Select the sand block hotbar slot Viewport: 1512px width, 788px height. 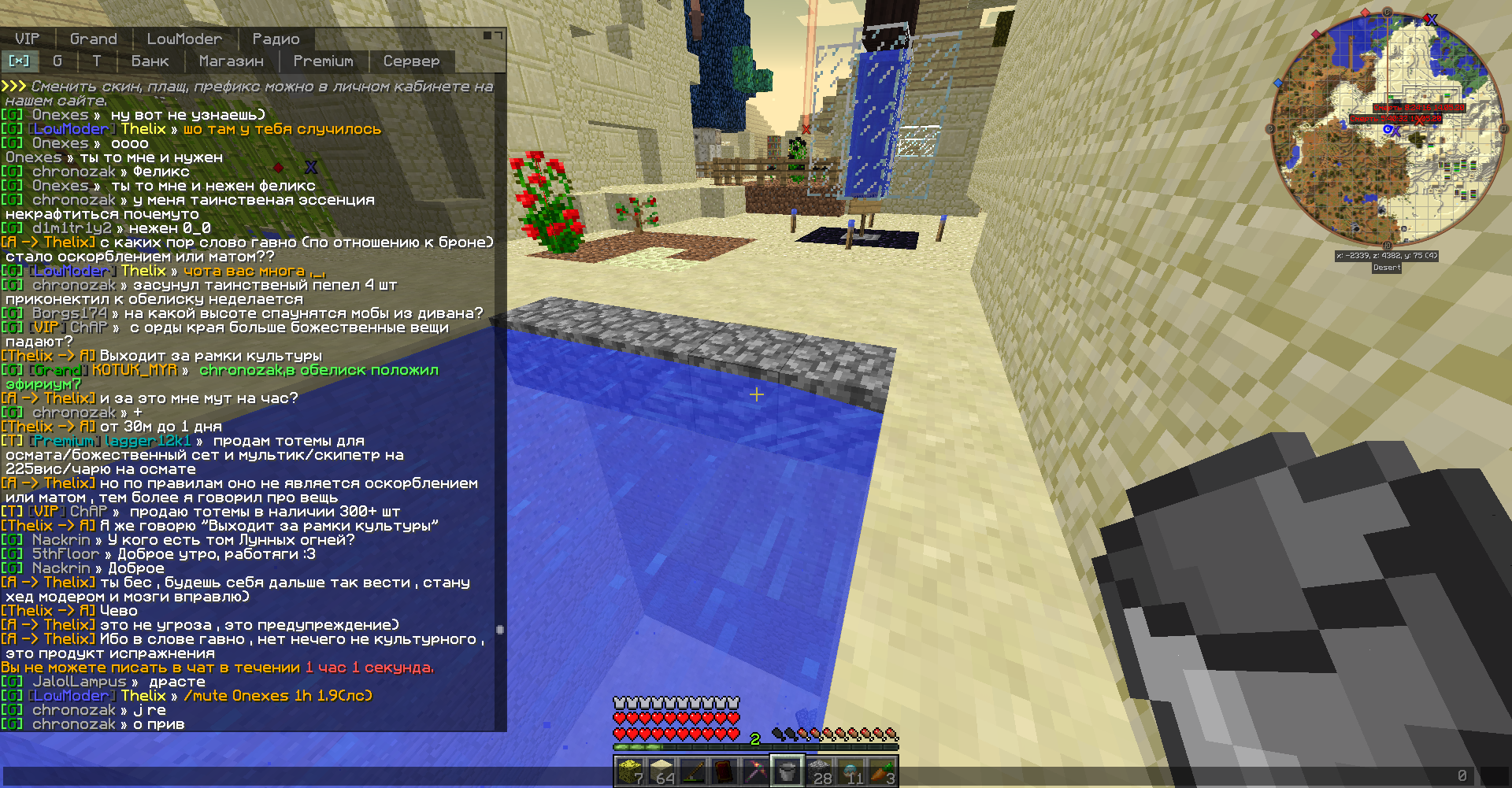click(x=661, y=771)
